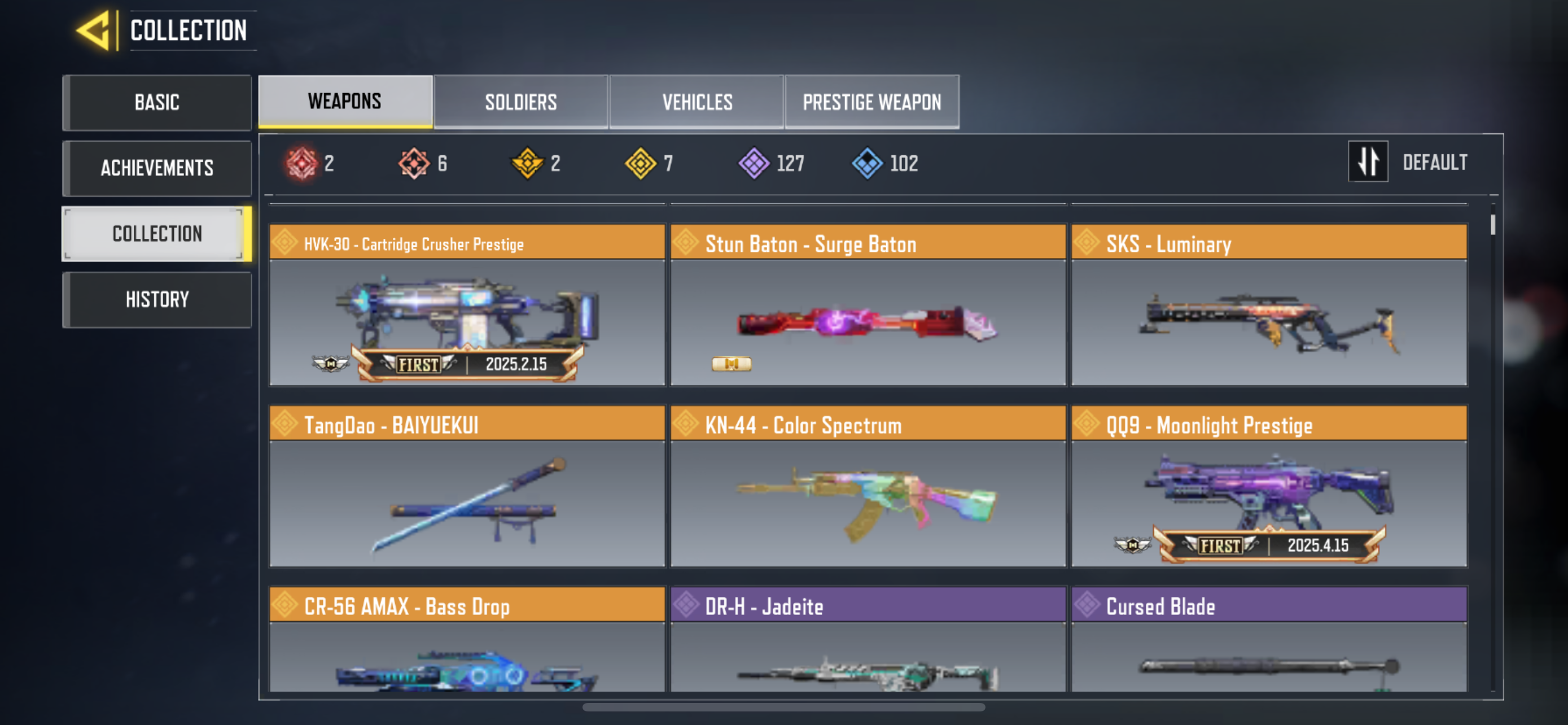Switch to the SOLDIERS tab

click(x=520, y=102)
